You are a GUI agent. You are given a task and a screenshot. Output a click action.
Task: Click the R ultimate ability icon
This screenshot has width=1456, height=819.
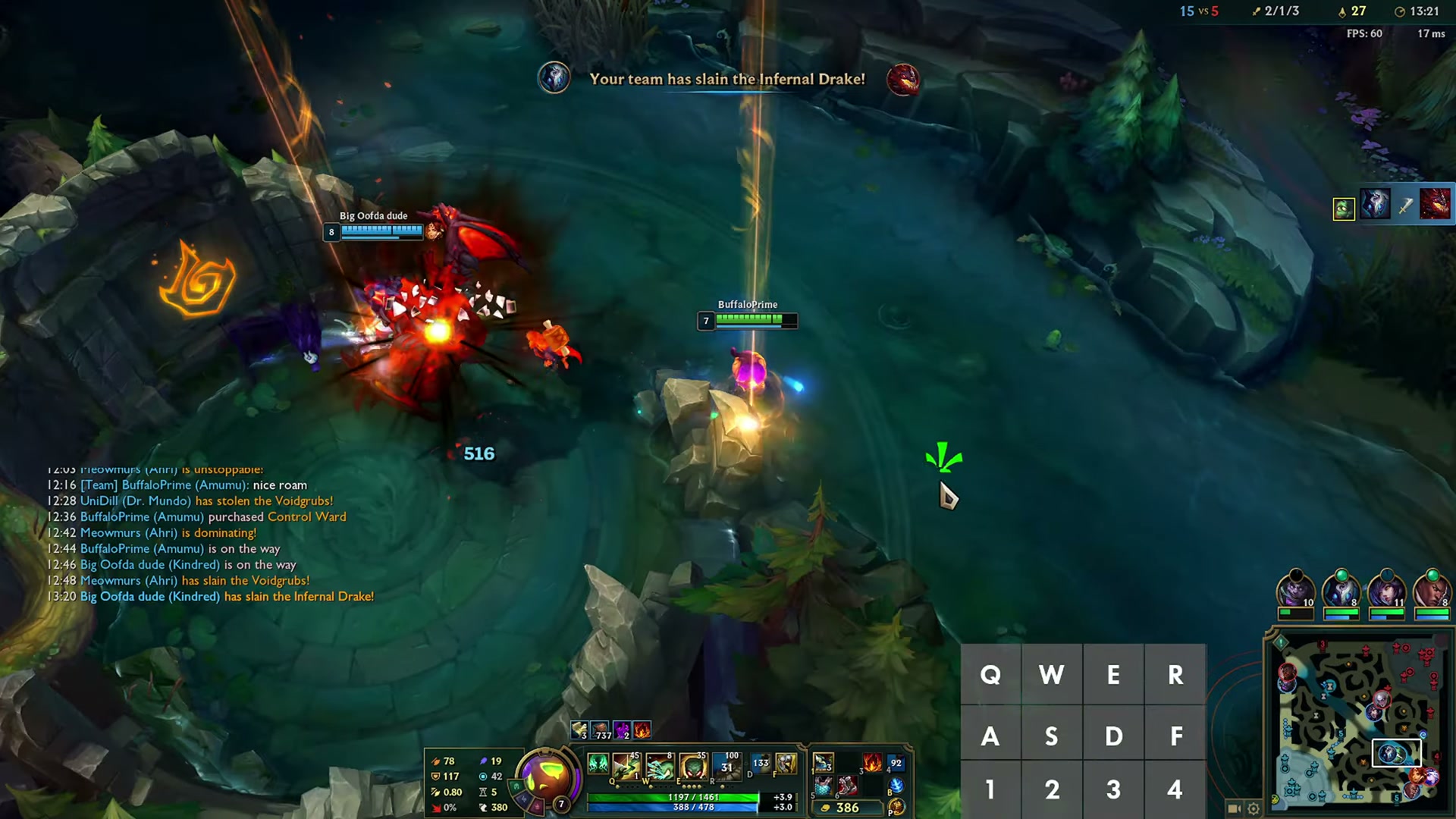726,766
